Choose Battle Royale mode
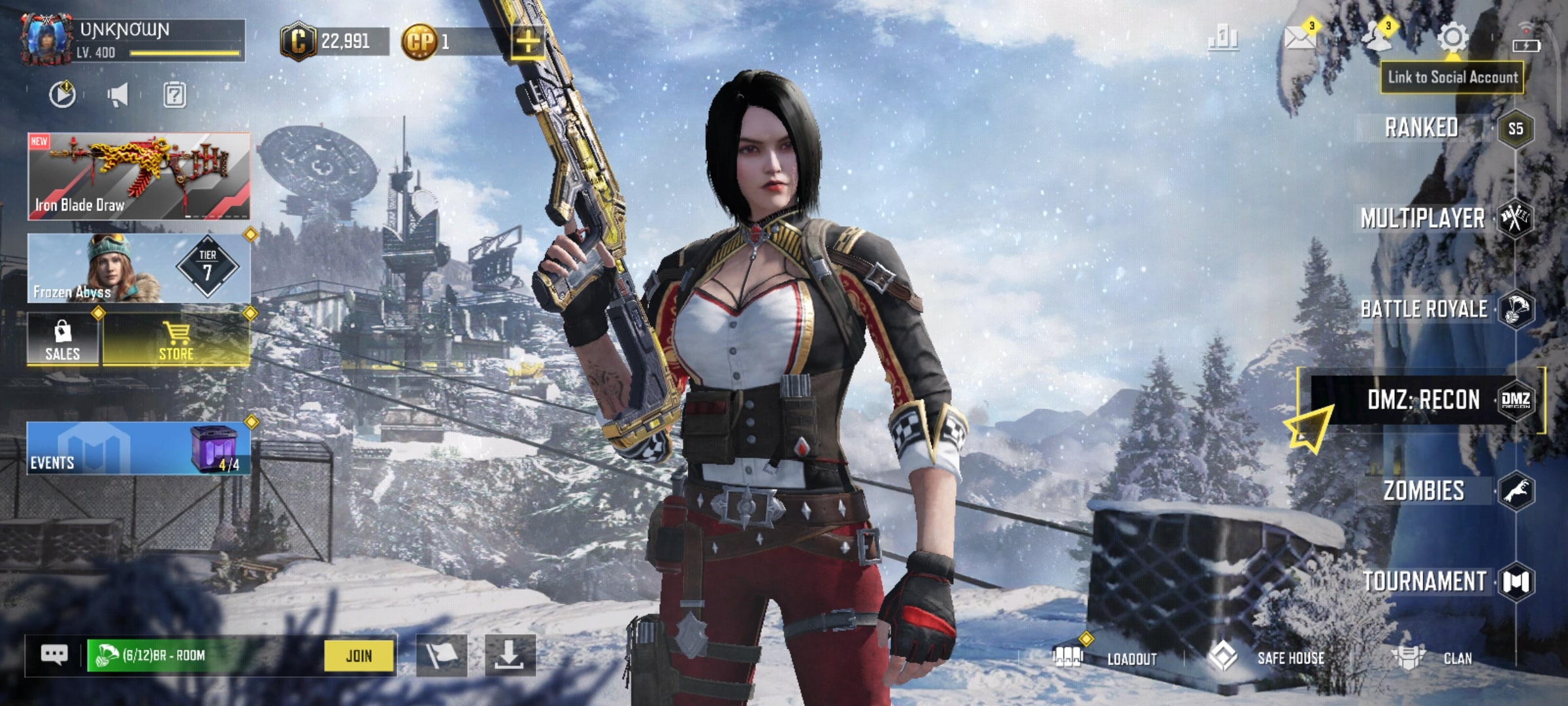Screen dimensions: 1568x706 tap(1424, 309)
